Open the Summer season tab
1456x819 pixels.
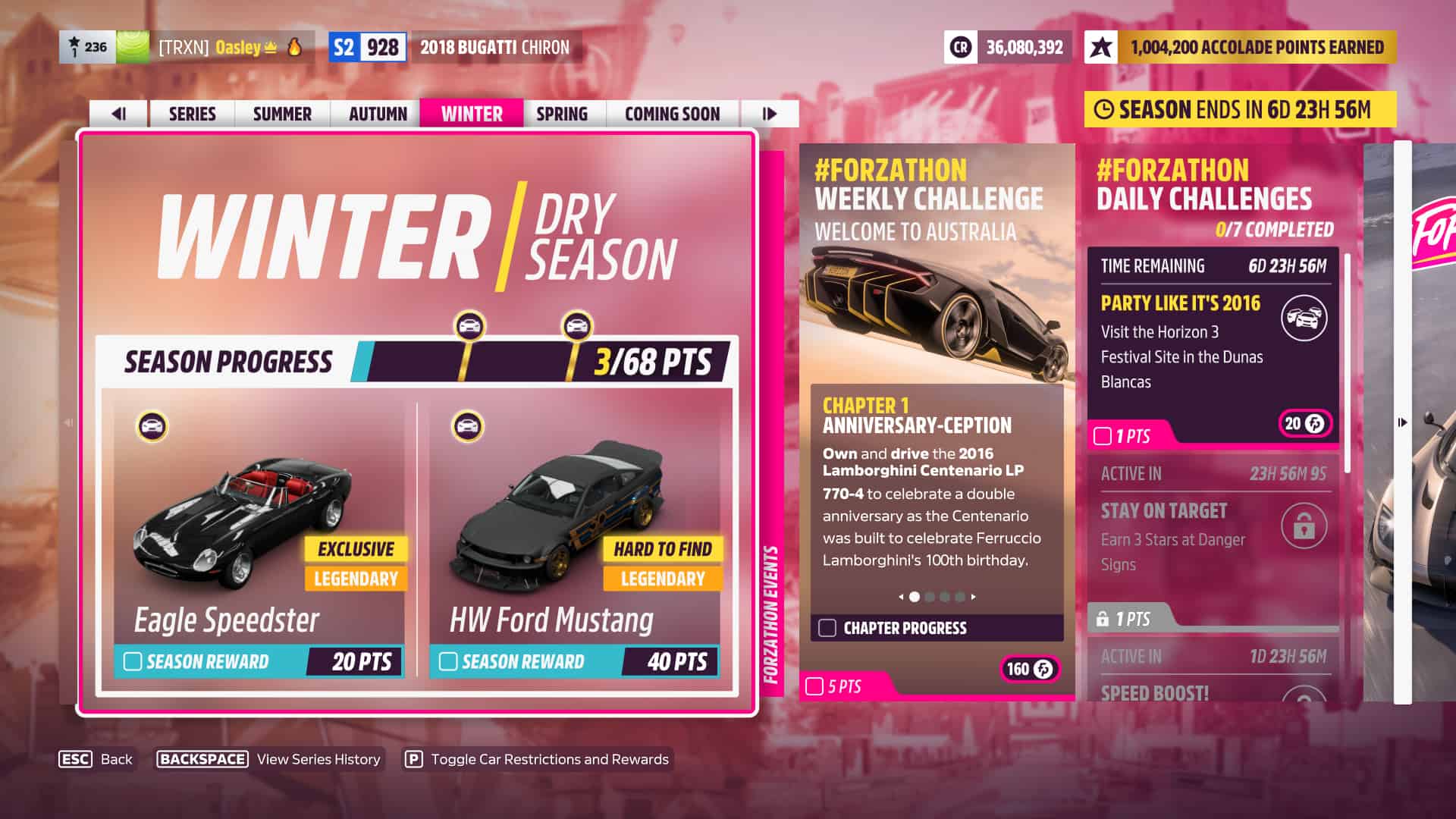[281, 114]
